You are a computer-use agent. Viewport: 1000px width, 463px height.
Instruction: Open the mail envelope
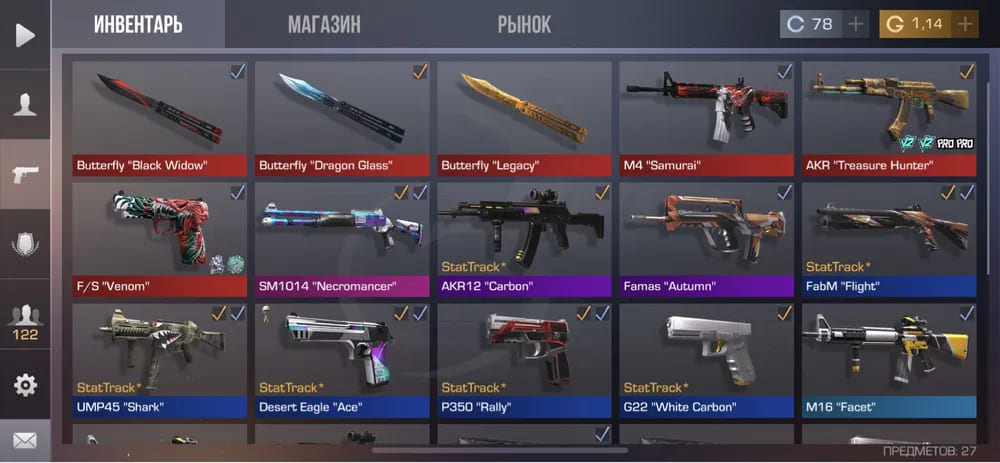coord(25,440)
